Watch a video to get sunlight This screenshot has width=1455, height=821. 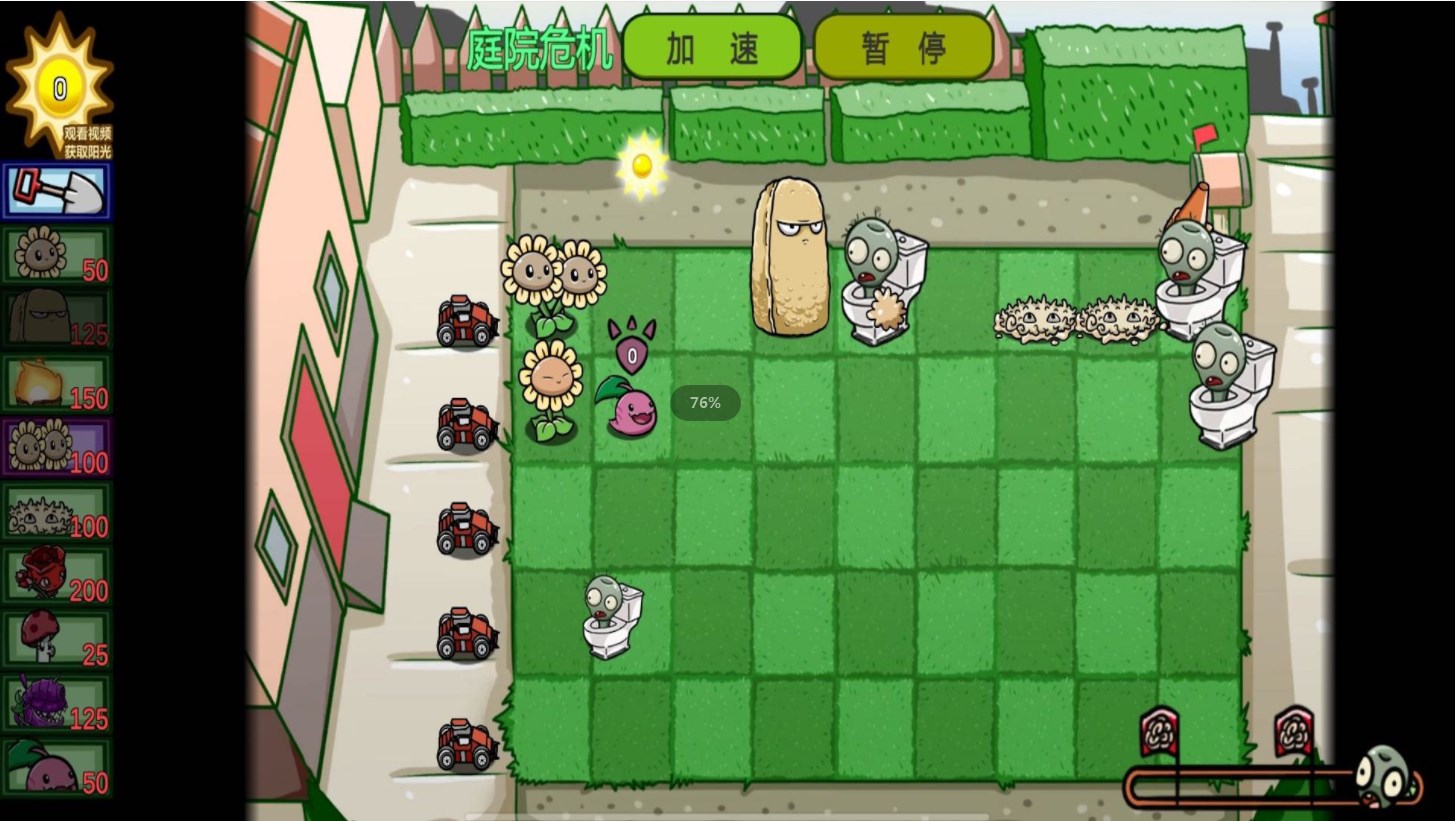[86, 142]
